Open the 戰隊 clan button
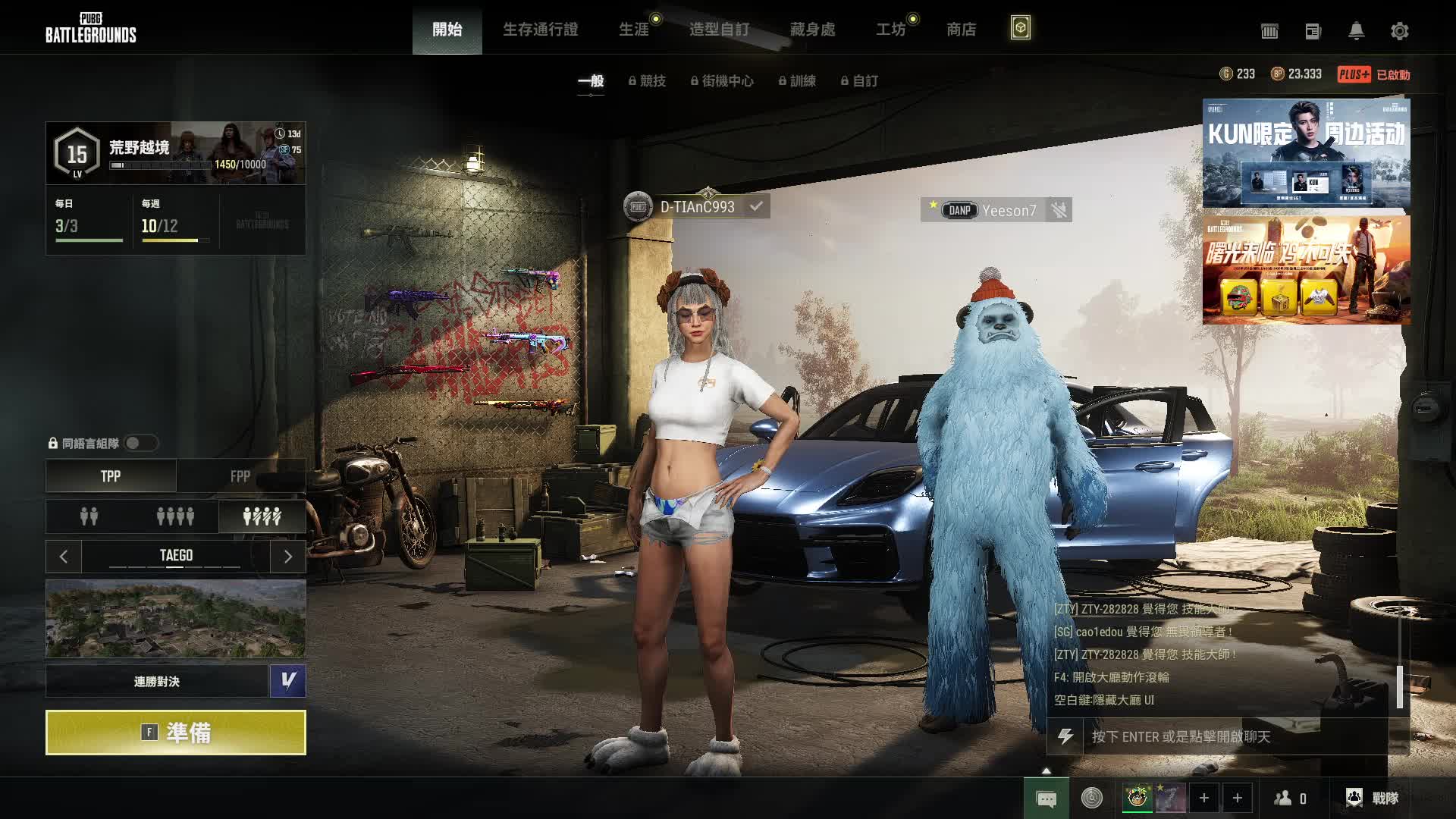 (x=1373, y=798)
